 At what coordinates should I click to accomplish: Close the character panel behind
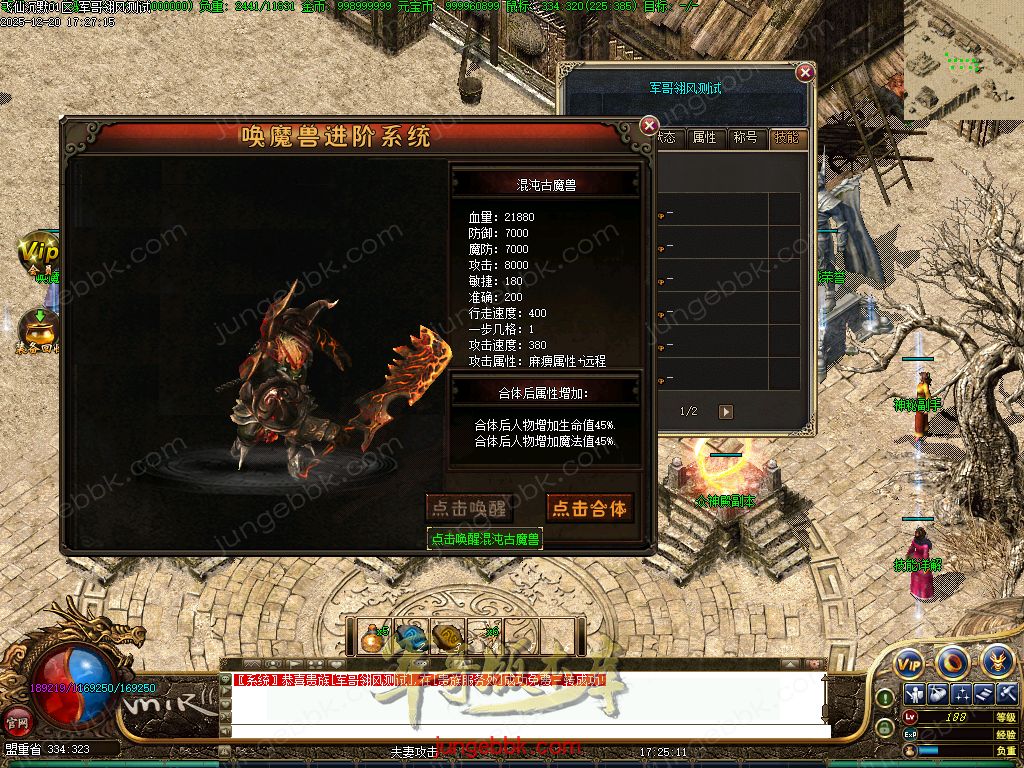tap(804, 72)
